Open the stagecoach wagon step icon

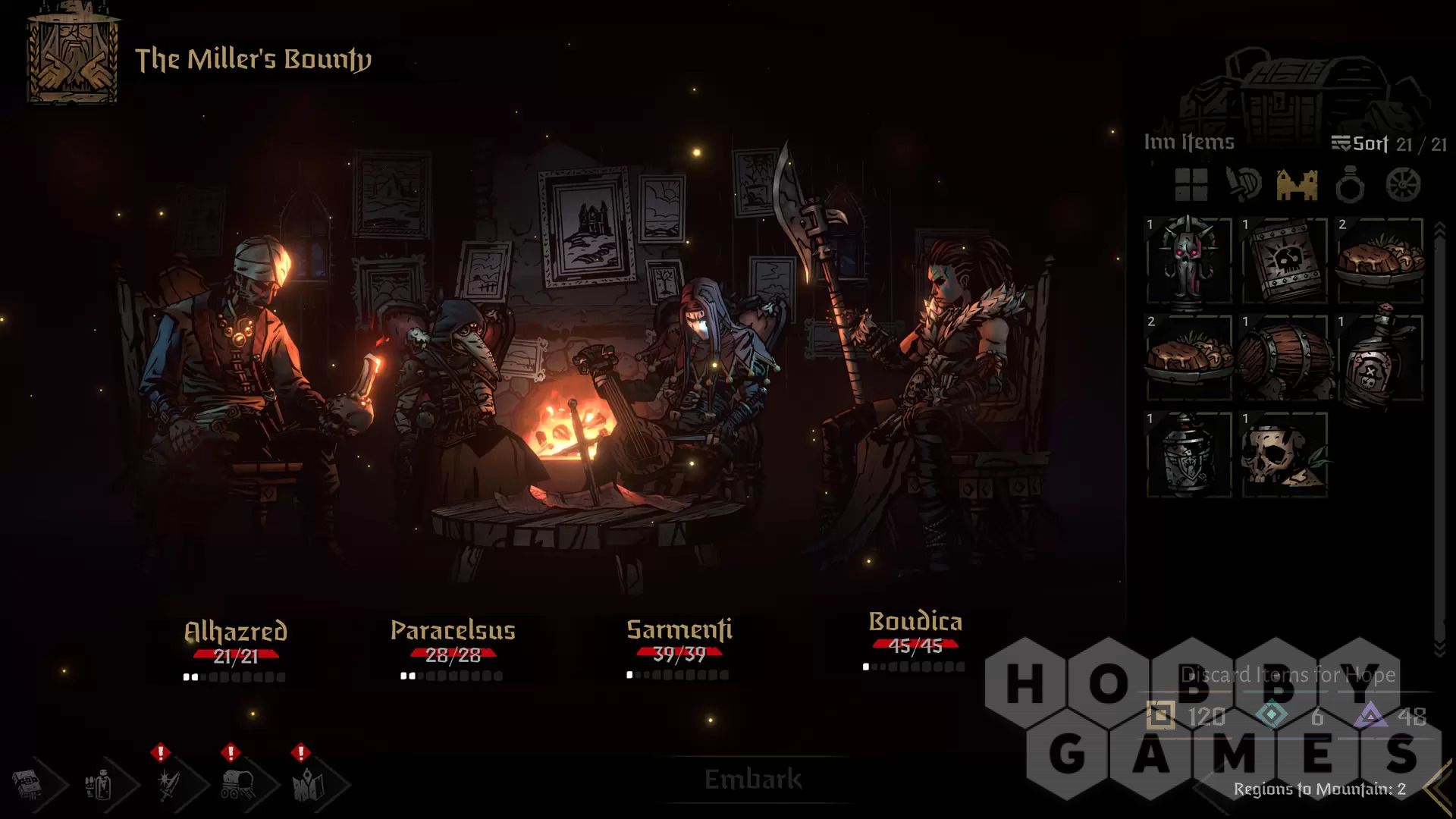point(237,784)
